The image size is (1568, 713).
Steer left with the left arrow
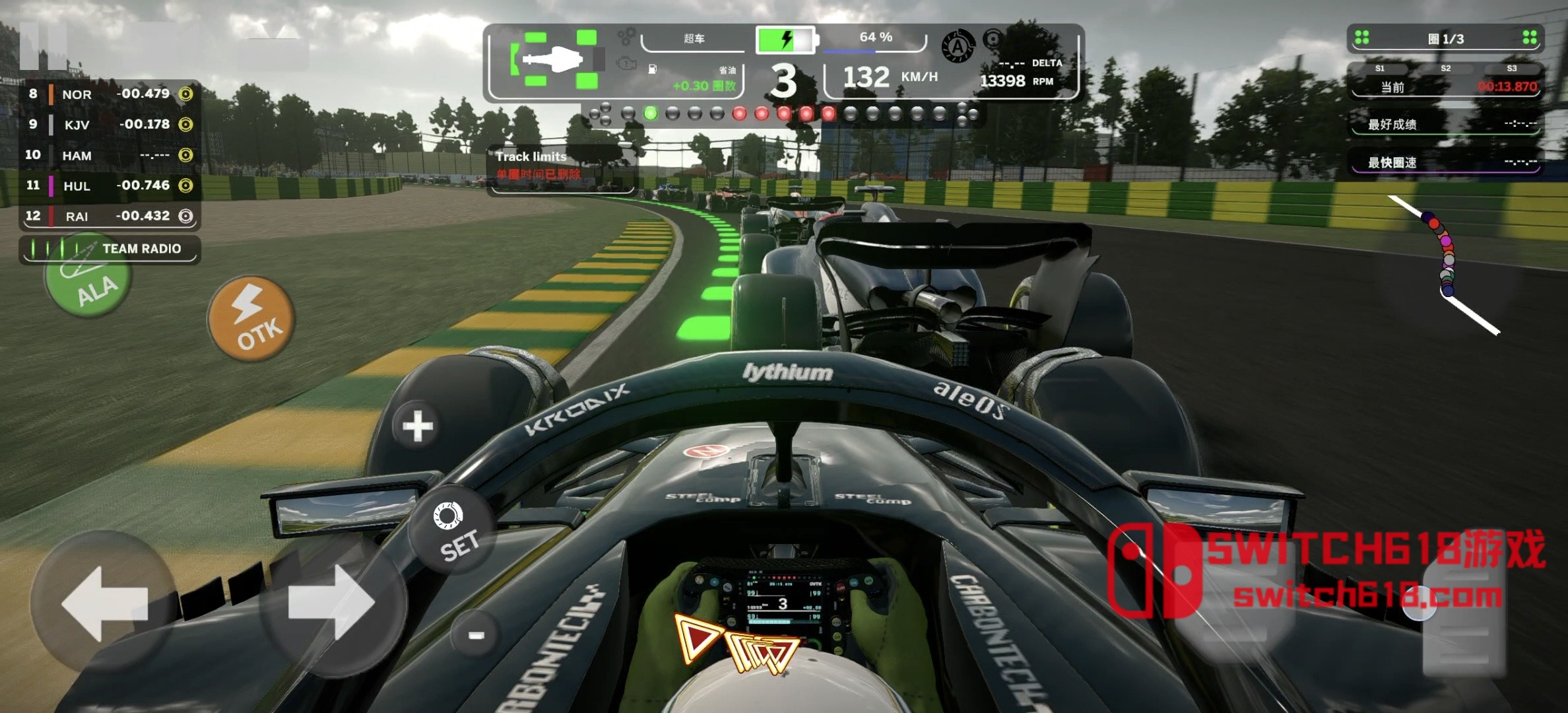[x=103, y=602]
